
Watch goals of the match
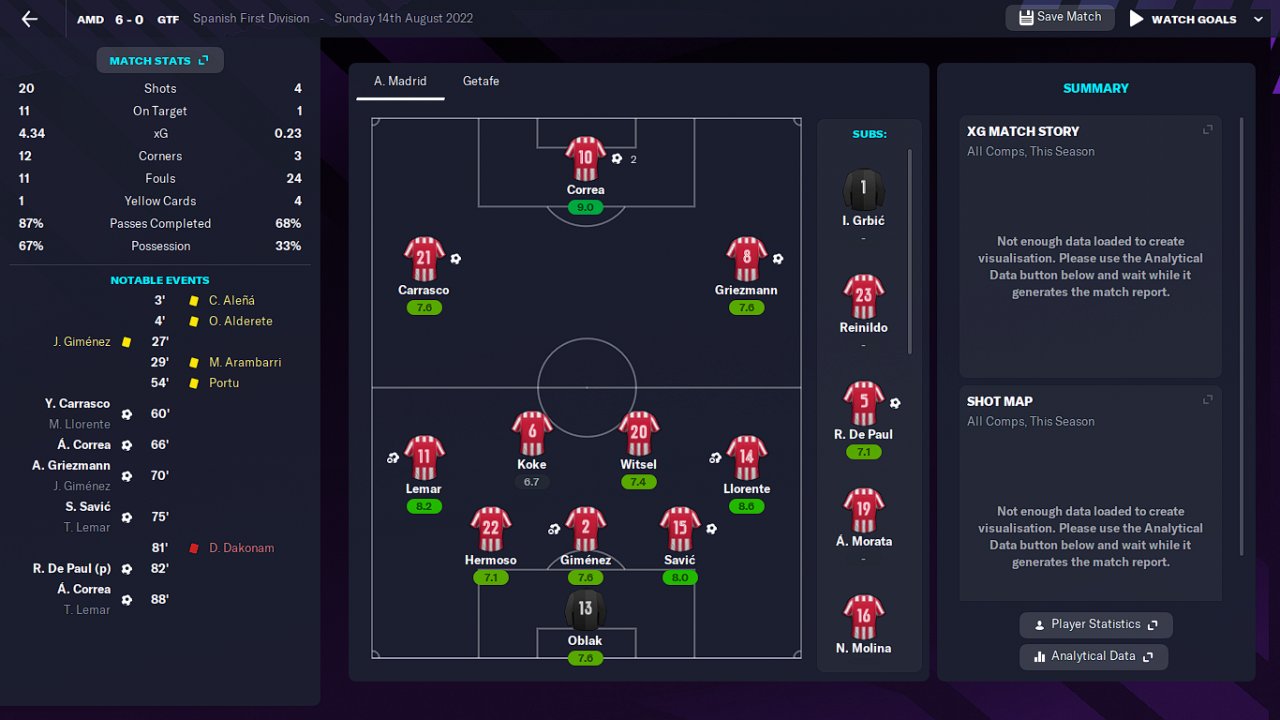click(x=1183, y=19)
